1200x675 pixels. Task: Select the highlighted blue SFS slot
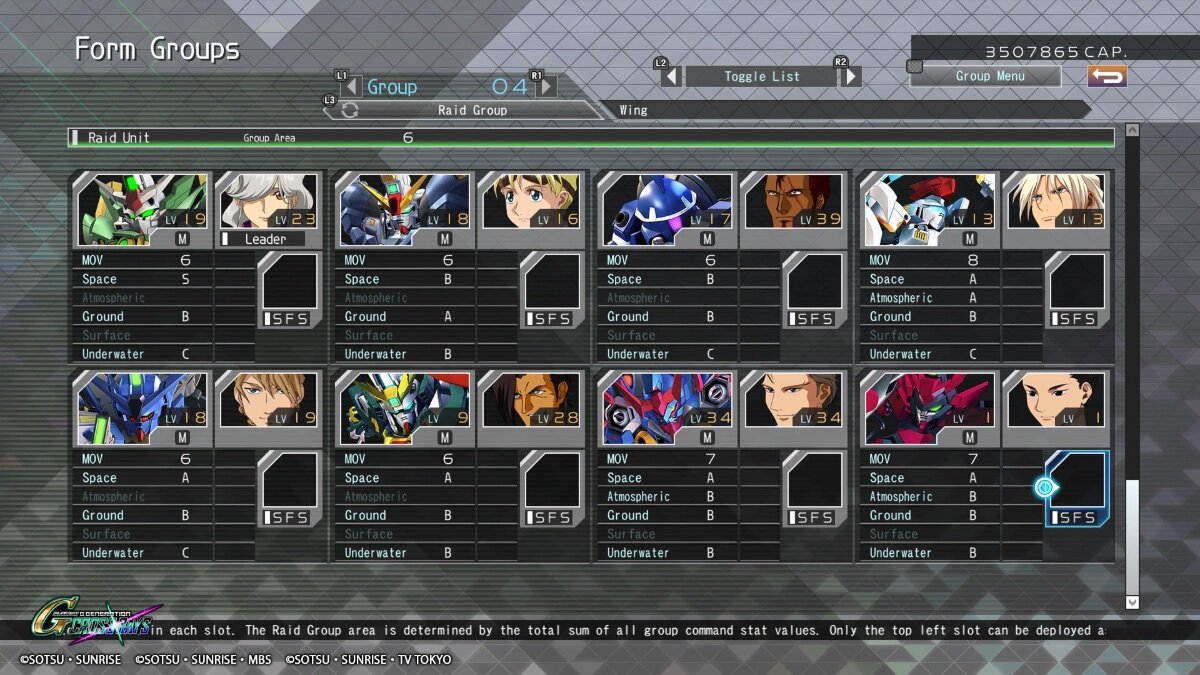pos(1077,488)
